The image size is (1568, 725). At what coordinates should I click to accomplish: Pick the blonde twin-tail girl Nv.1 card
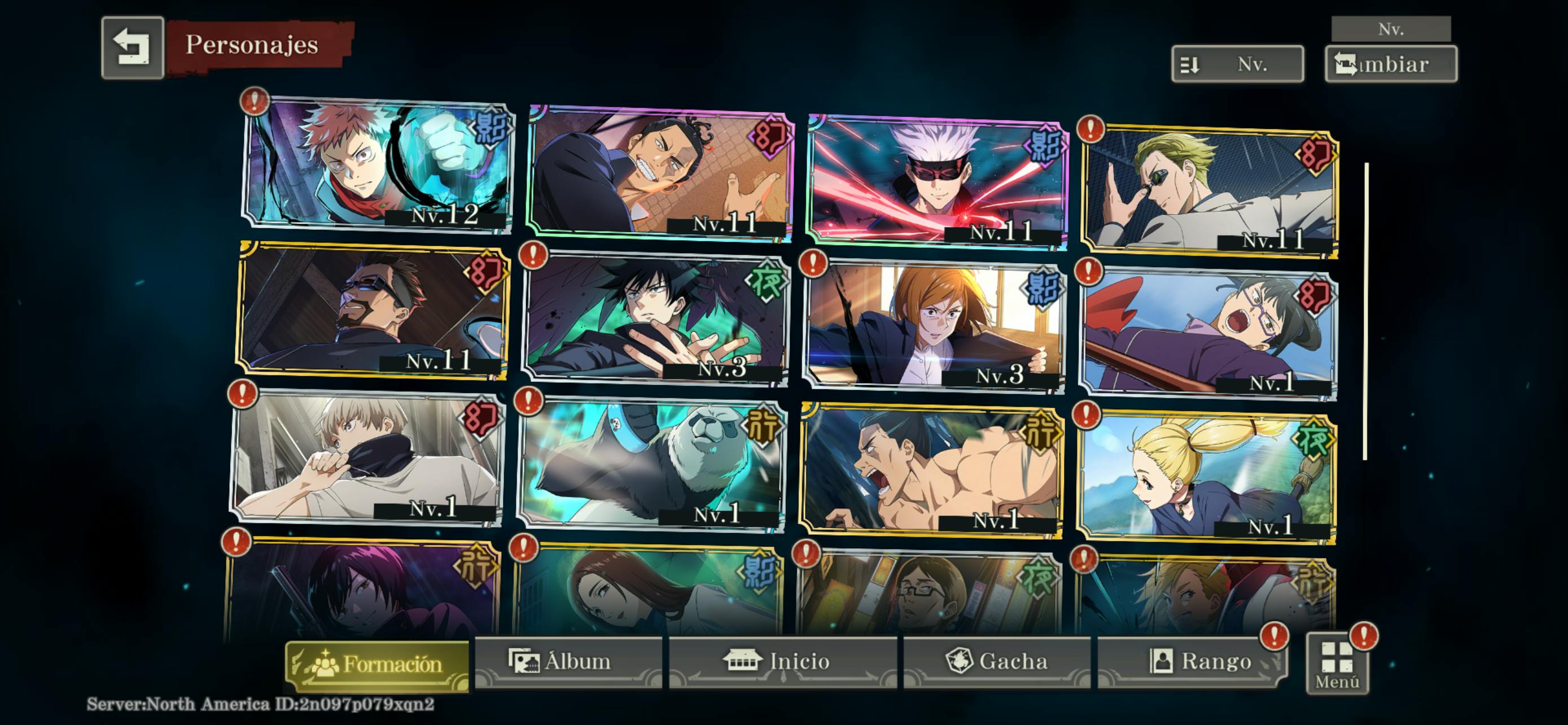[x=1206, y=478]
